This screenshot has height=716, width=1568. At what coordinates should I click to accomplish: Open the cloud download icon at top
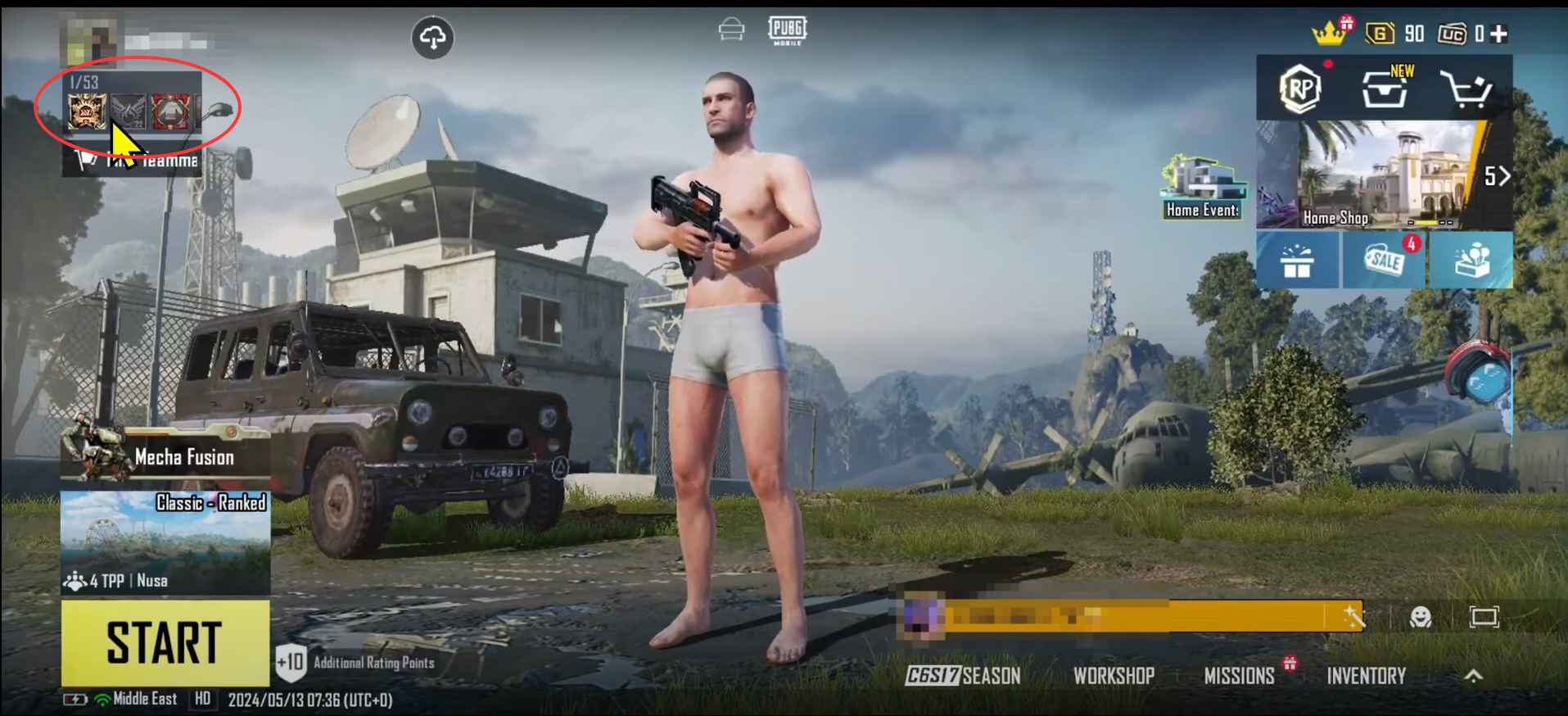click(x=433, y=37)
